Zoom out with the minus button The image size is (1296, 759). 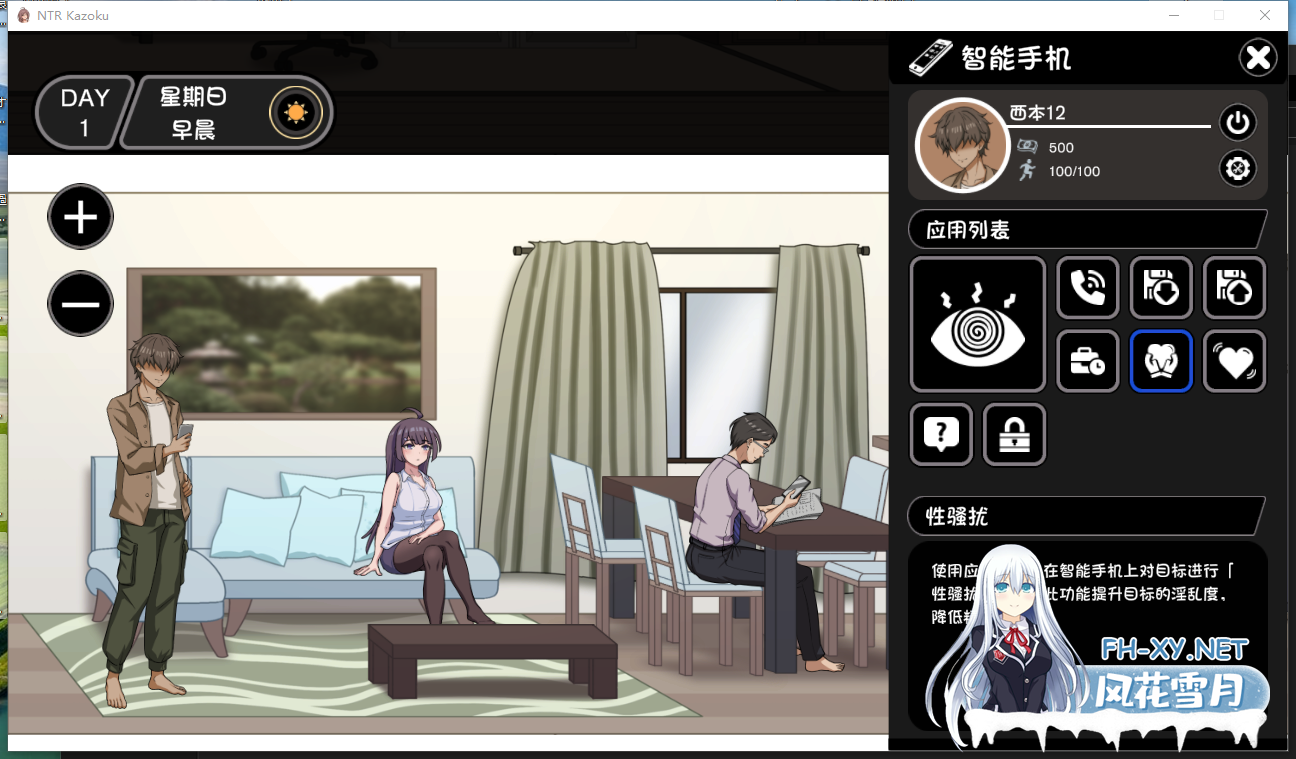tap(81, 303)
